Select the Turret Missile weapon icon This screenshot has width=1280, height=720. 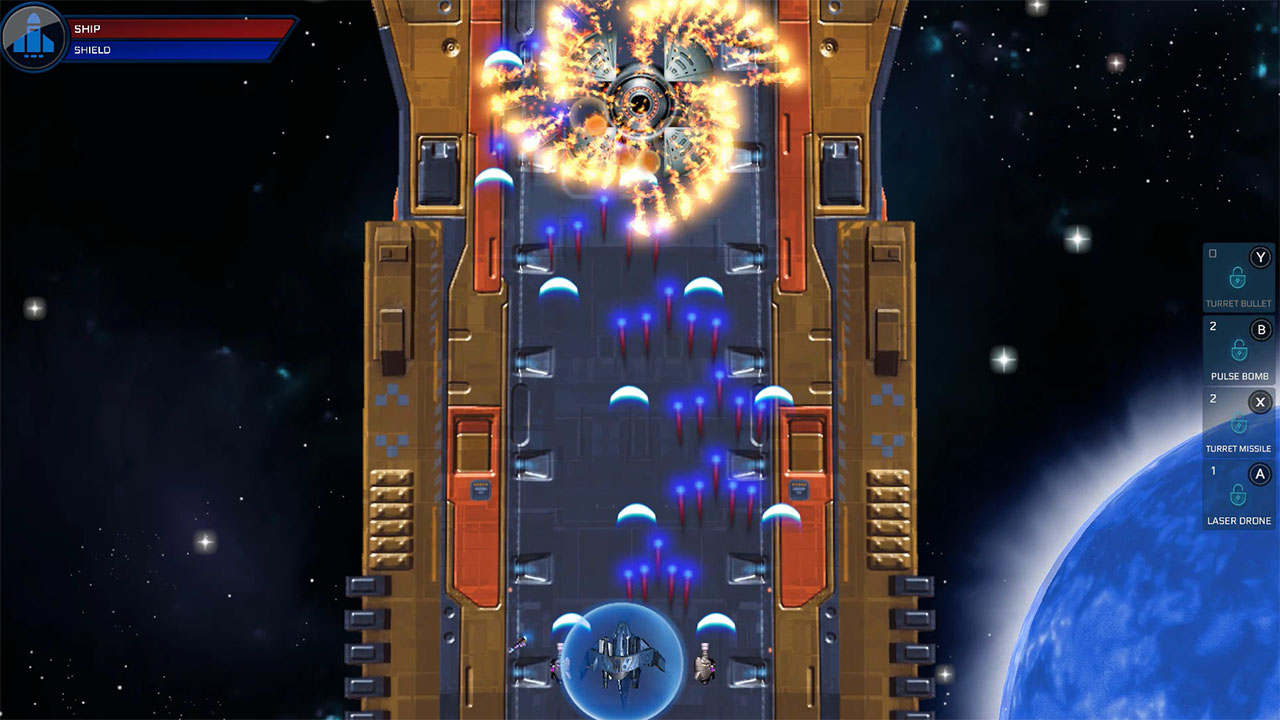click(1237, 423)
